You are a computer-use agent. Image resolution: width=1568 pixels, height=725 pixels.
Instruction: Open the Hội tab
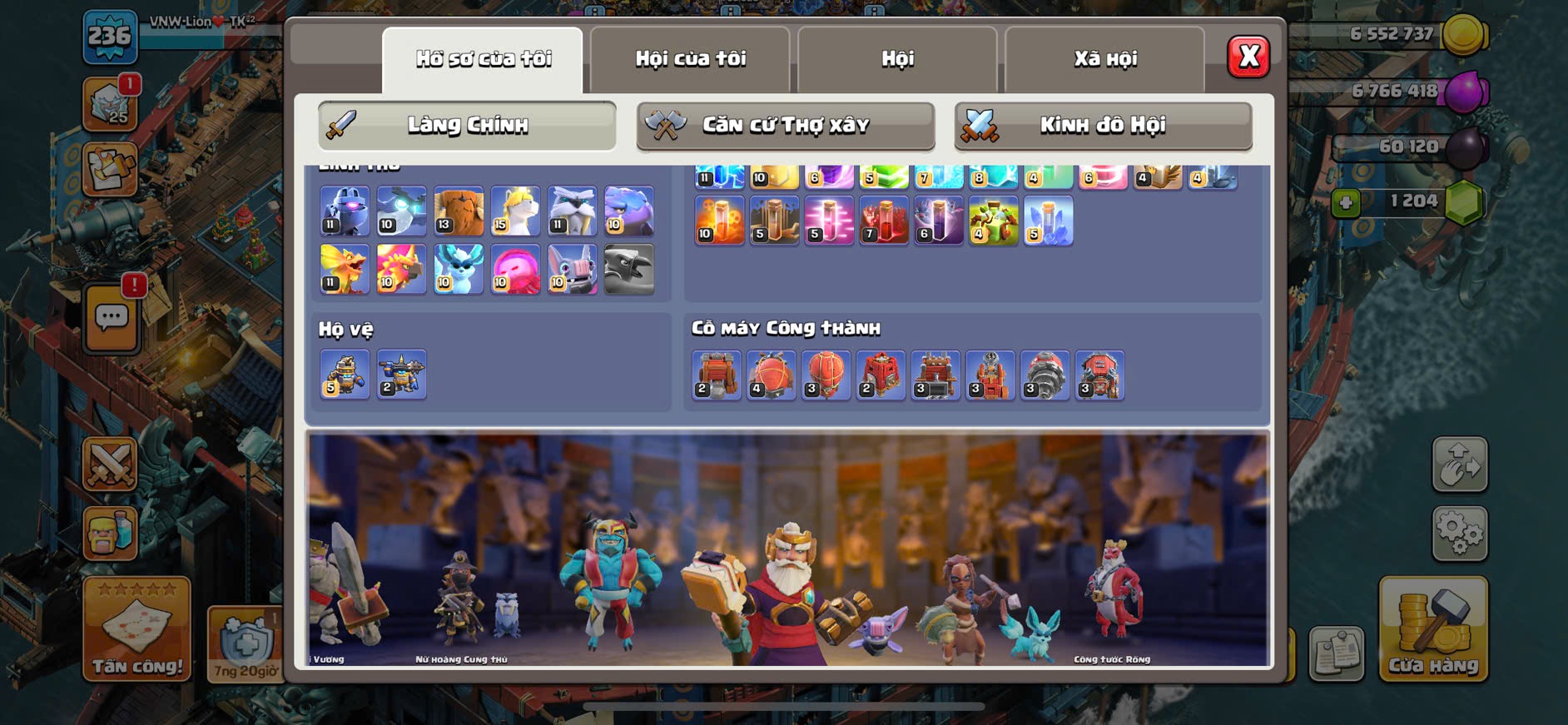click(x=897, y=59)
